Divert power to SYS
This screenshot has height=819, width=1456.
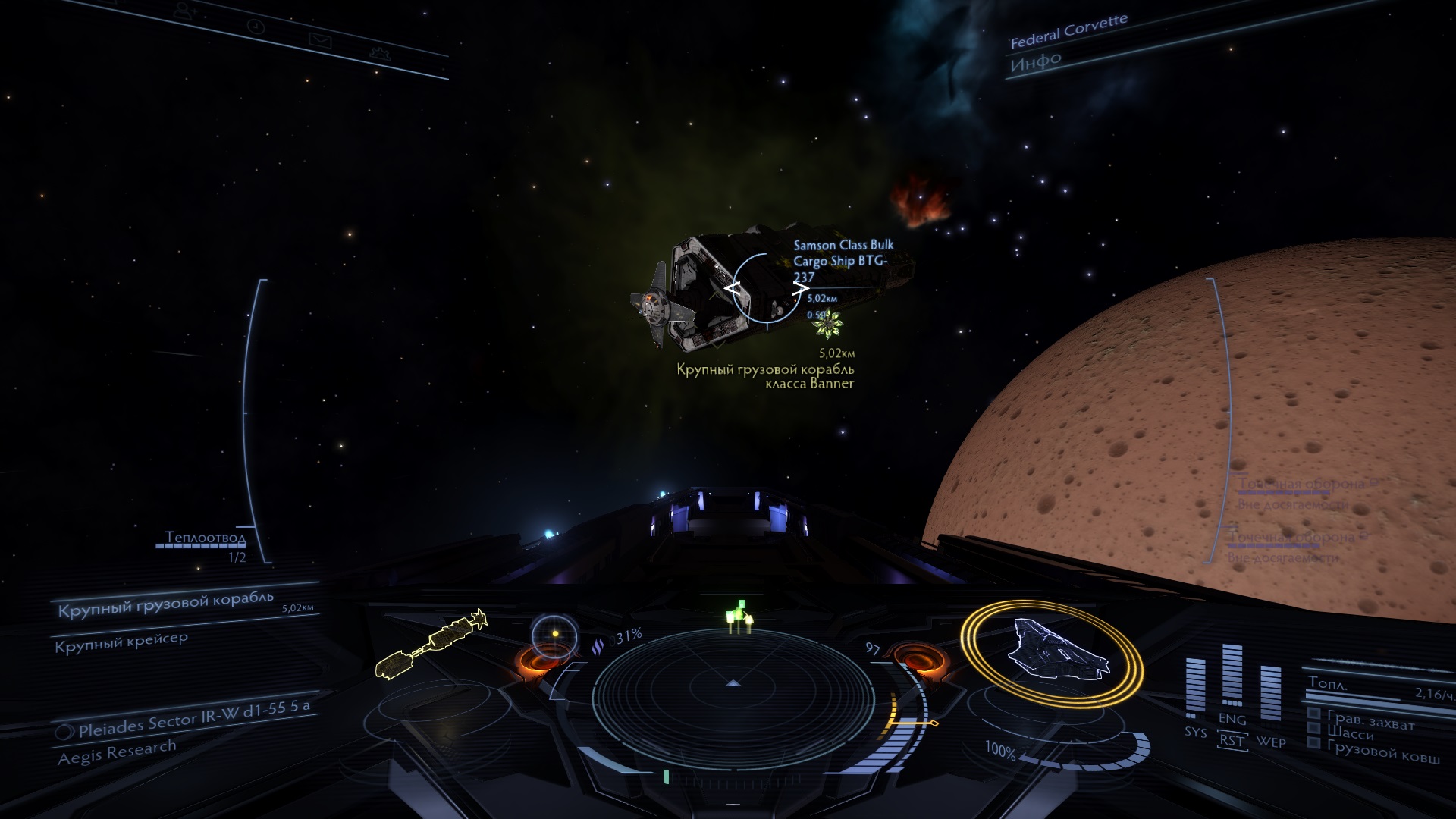(1195, 732)
